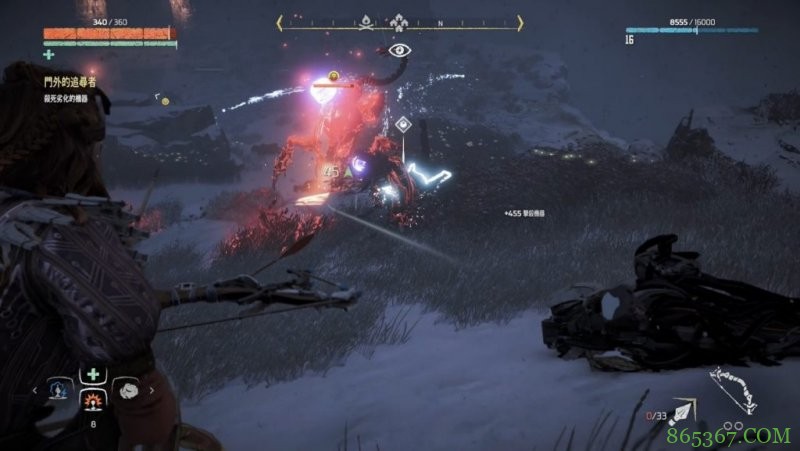Use the medicine pouch cross icon

[48, 55]
